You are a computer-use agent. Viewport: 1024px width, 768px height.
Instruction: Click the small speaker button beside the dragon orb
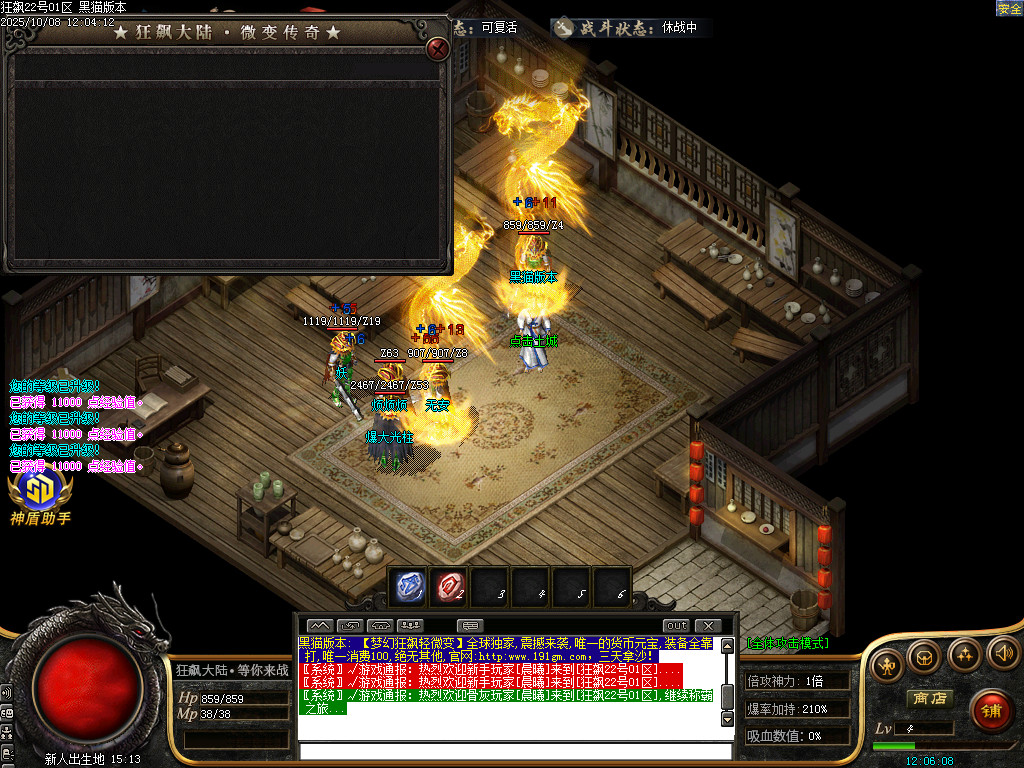(x=6, y=692)
